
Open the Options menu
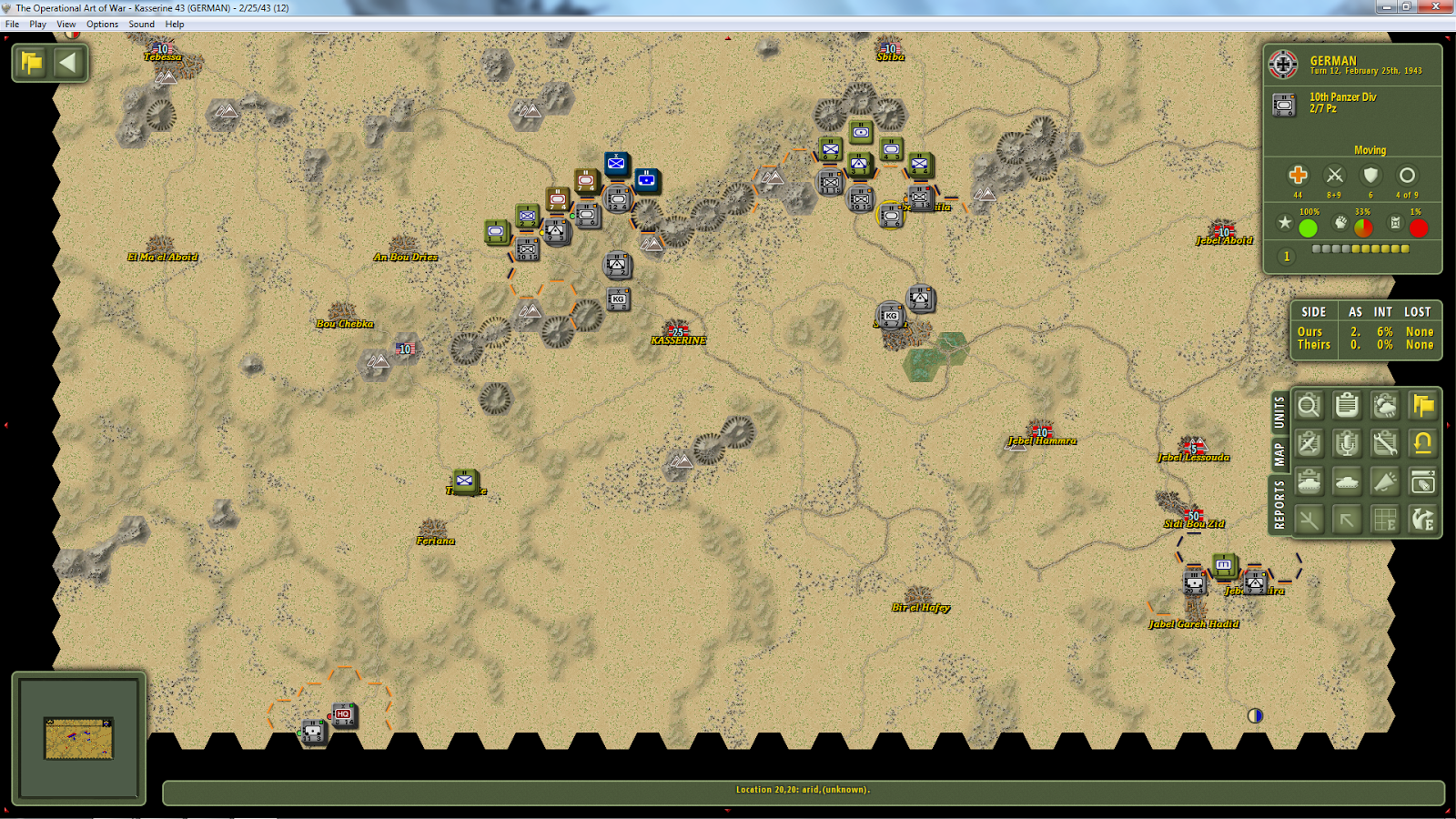point(102,24)
